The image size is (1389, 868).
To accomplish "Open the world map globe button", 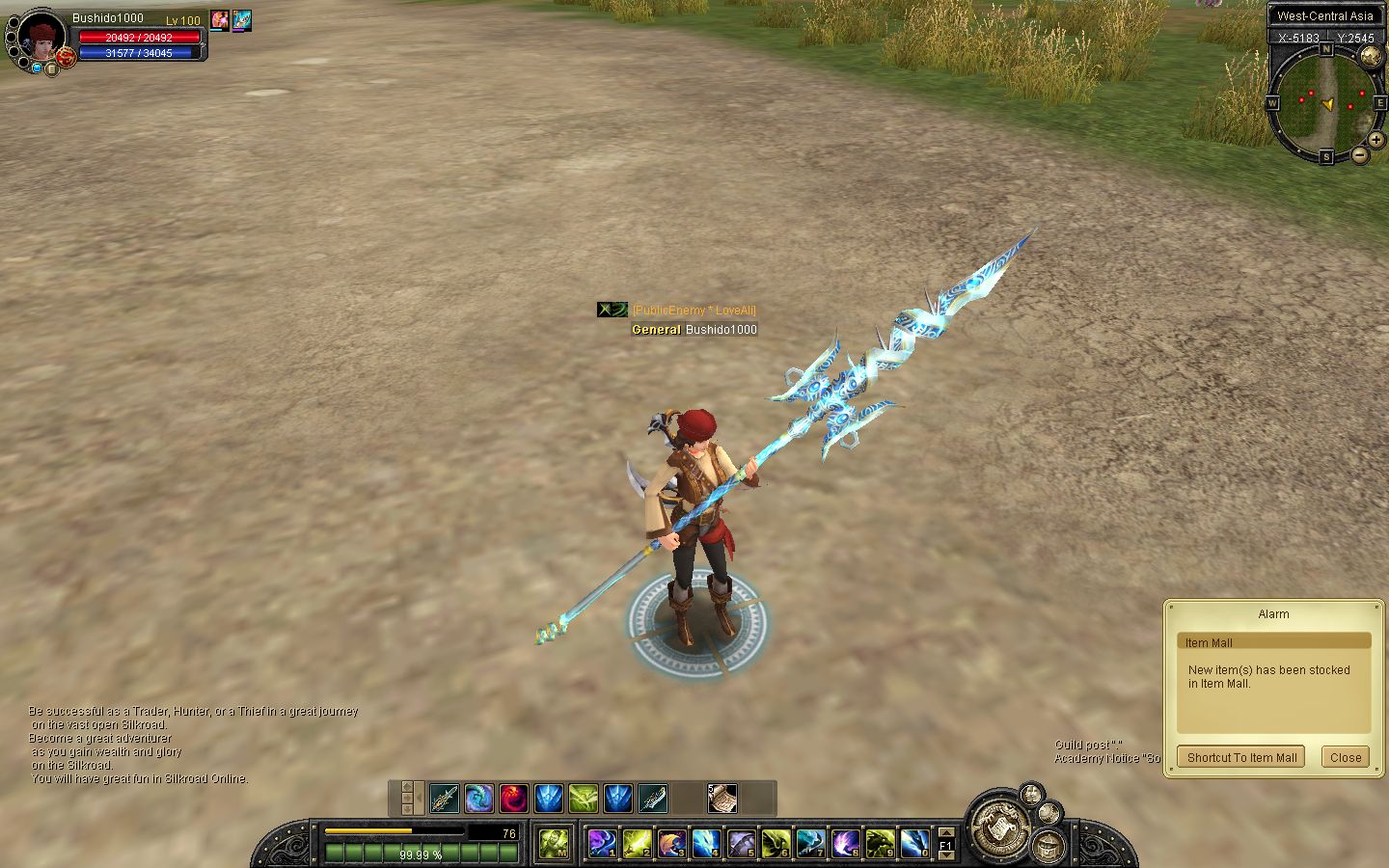I will coord(1370,56).
